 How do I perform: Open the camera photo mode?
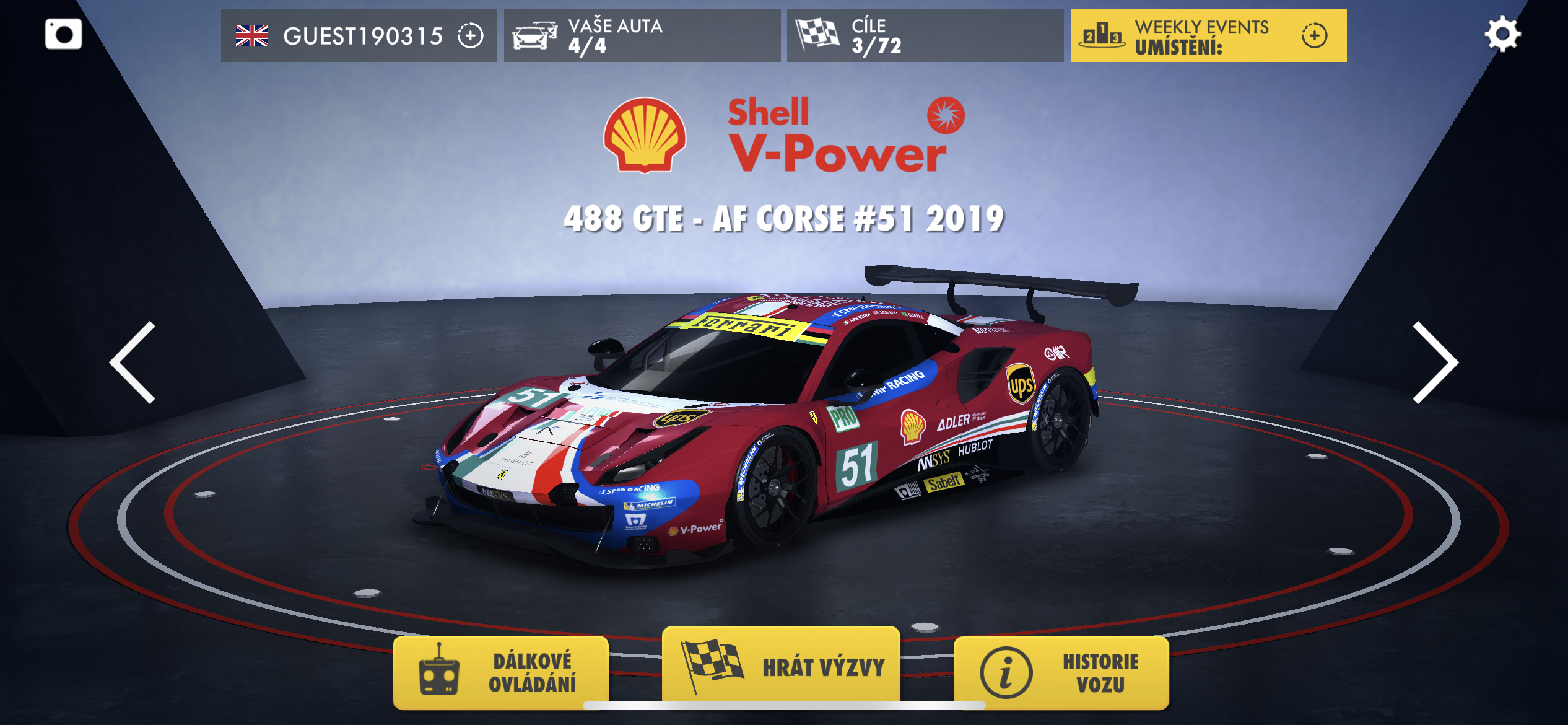point(63,34)
